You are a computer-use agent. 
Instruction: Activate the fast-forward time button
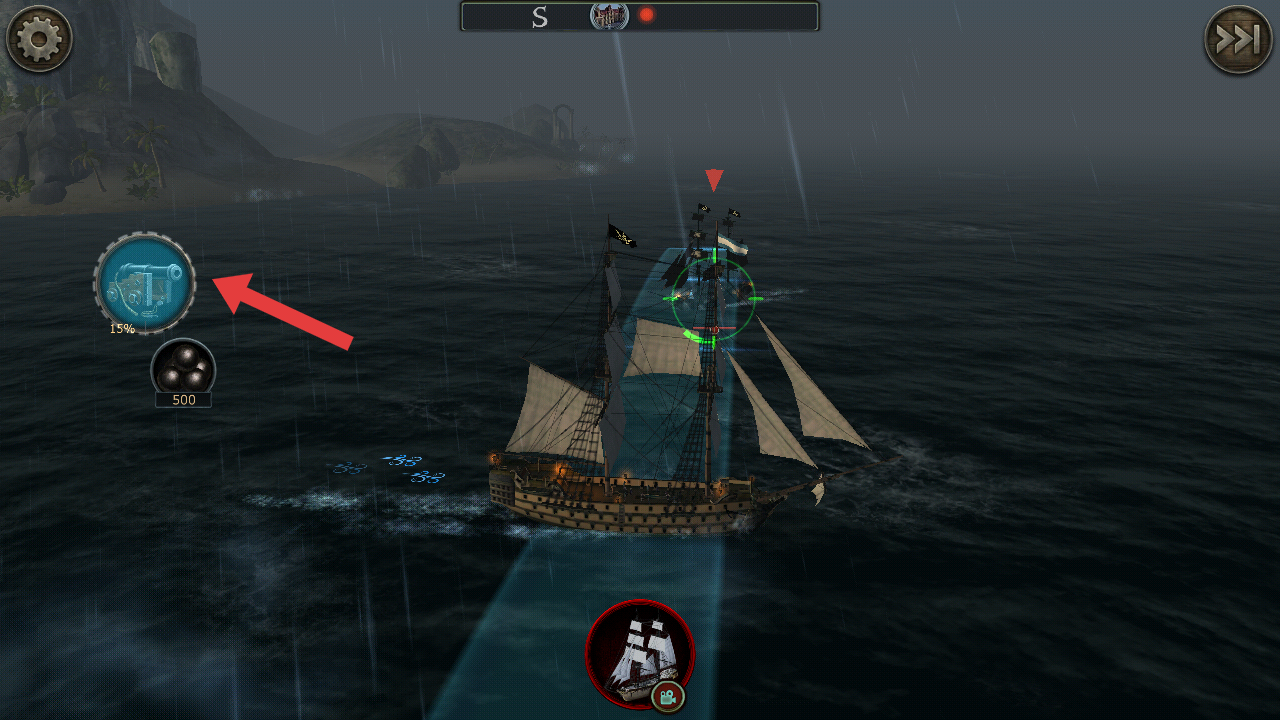pyautogui.click(x=1238, y=40)
